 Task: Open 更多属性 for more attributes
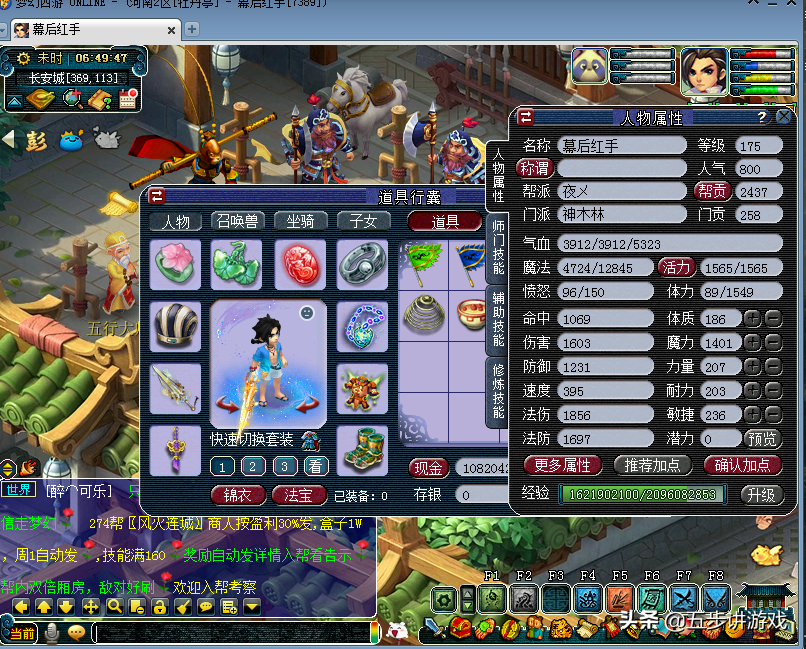pyautogui.click(x=562, y=465)
